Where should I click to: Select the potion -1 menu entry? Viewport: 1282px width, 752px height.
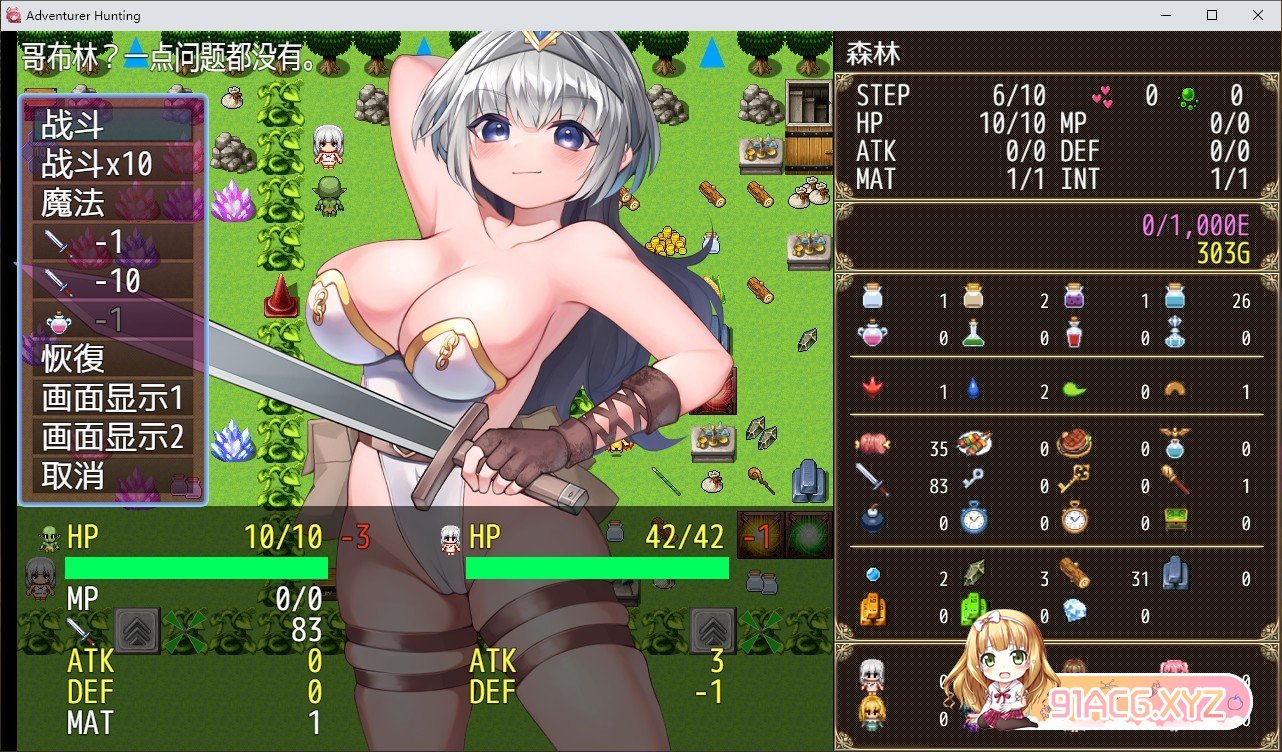112,320
